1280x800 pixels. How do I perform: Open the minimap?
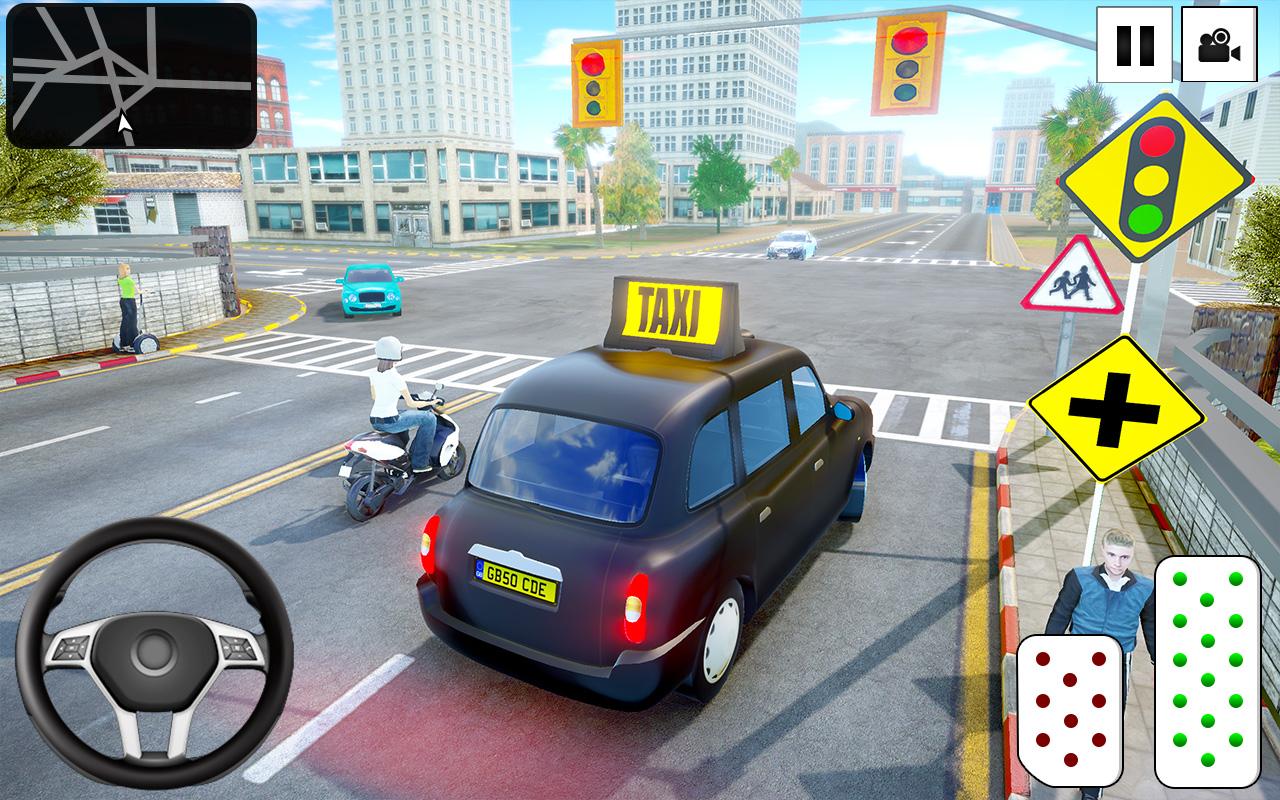click(131, 76)
